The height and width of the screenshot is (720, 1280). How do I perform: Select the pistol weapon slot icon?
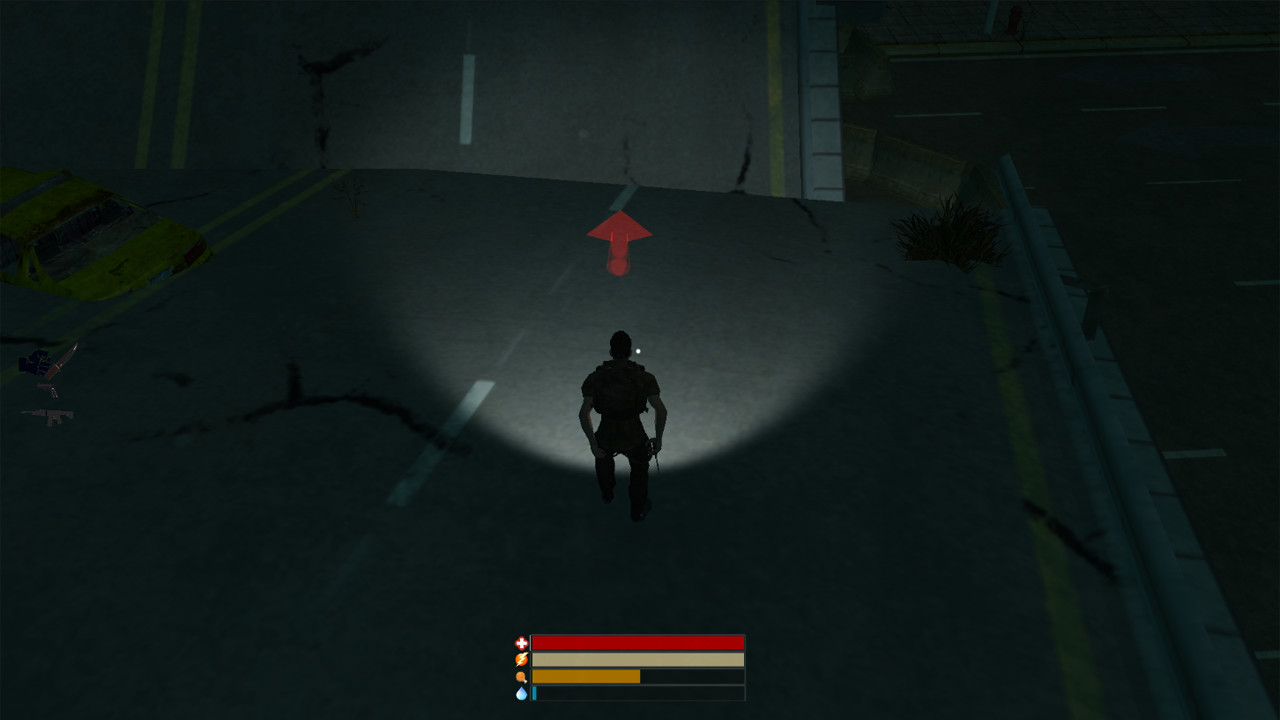(x=47, y=390)
